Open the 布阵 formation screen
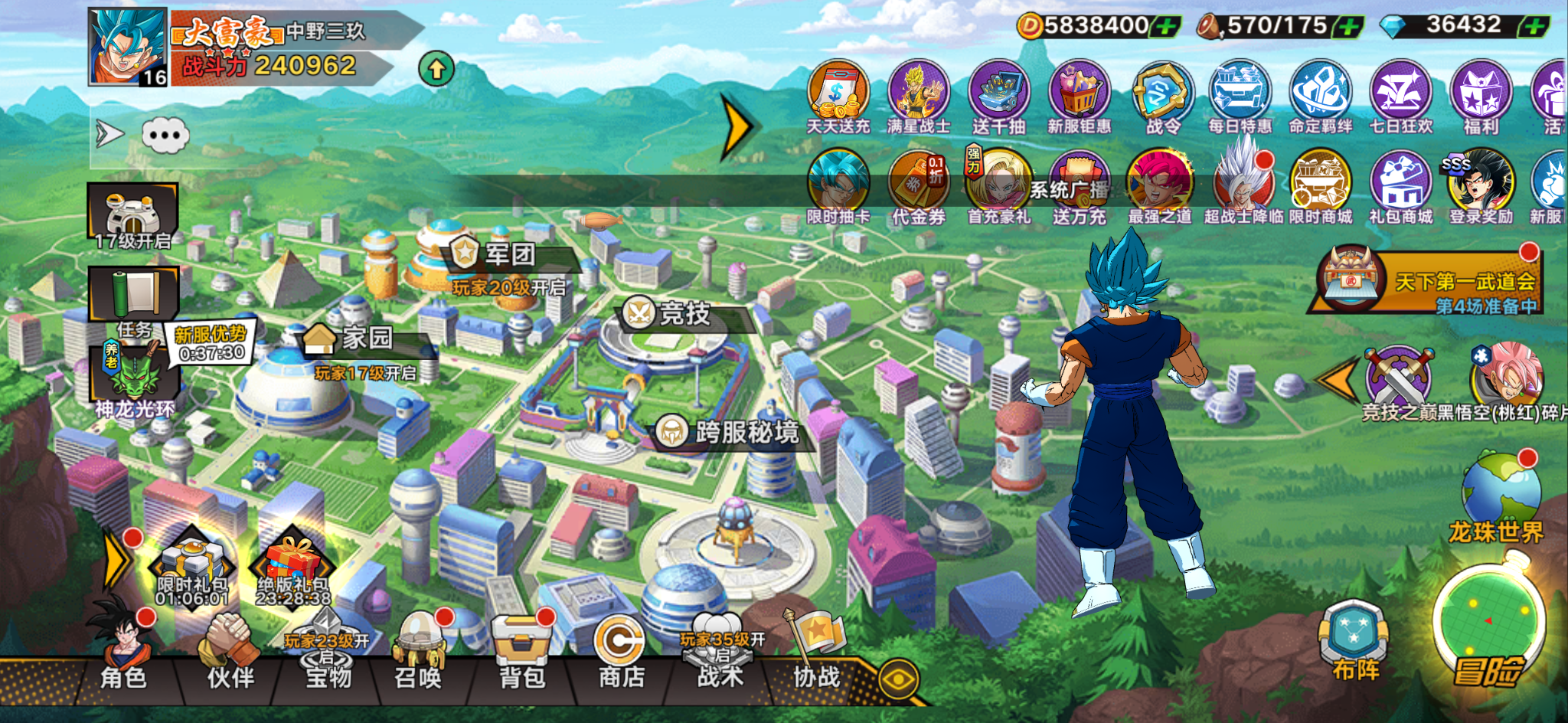The height and width of the screenshot is (723, 1568). (x=1354, y=642)
